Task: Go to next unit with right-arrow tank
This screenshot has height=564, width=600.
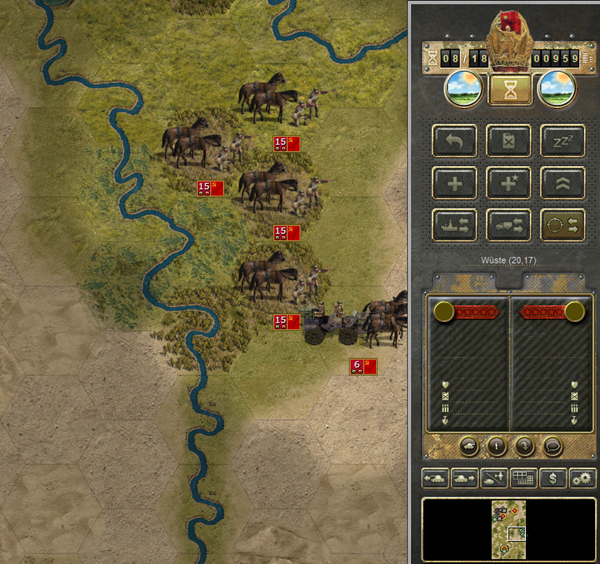Action: coord(465,478)
